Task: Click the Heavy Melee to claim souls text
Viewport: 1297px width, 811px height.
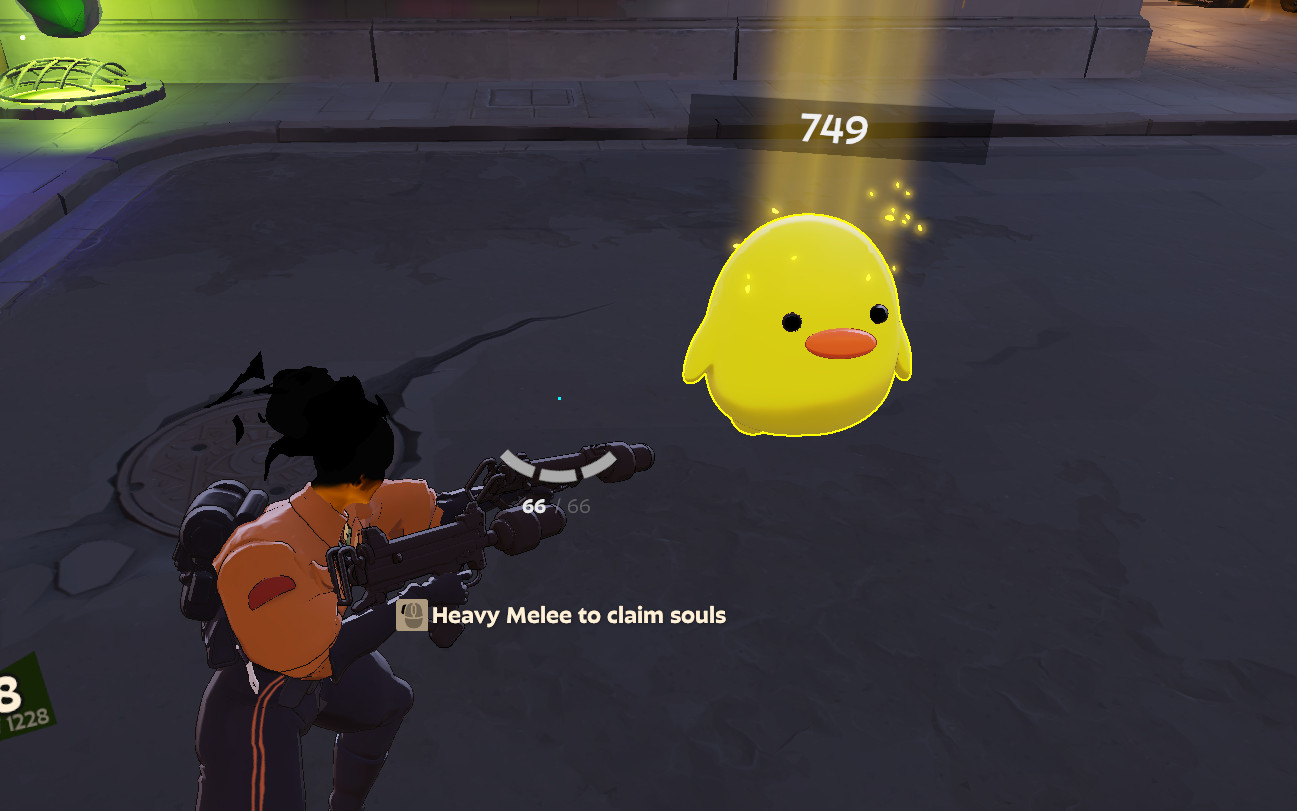Action: [x=578, y=616]
